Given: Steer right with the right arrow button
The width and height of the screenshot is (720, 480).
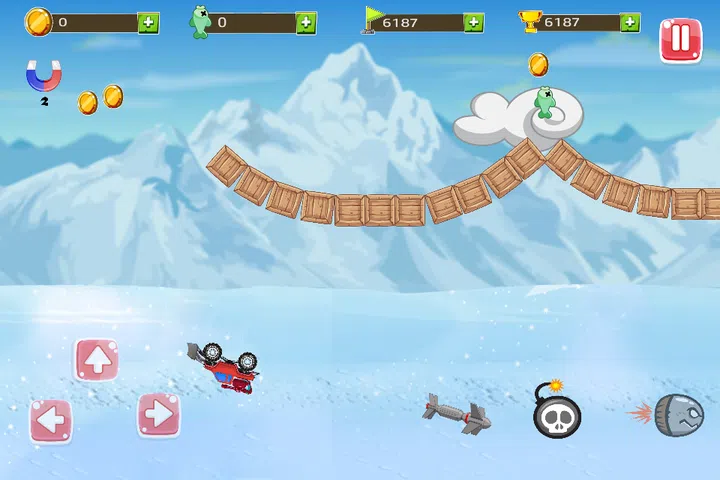Looking at the screenshot, I should click(158, 414).
